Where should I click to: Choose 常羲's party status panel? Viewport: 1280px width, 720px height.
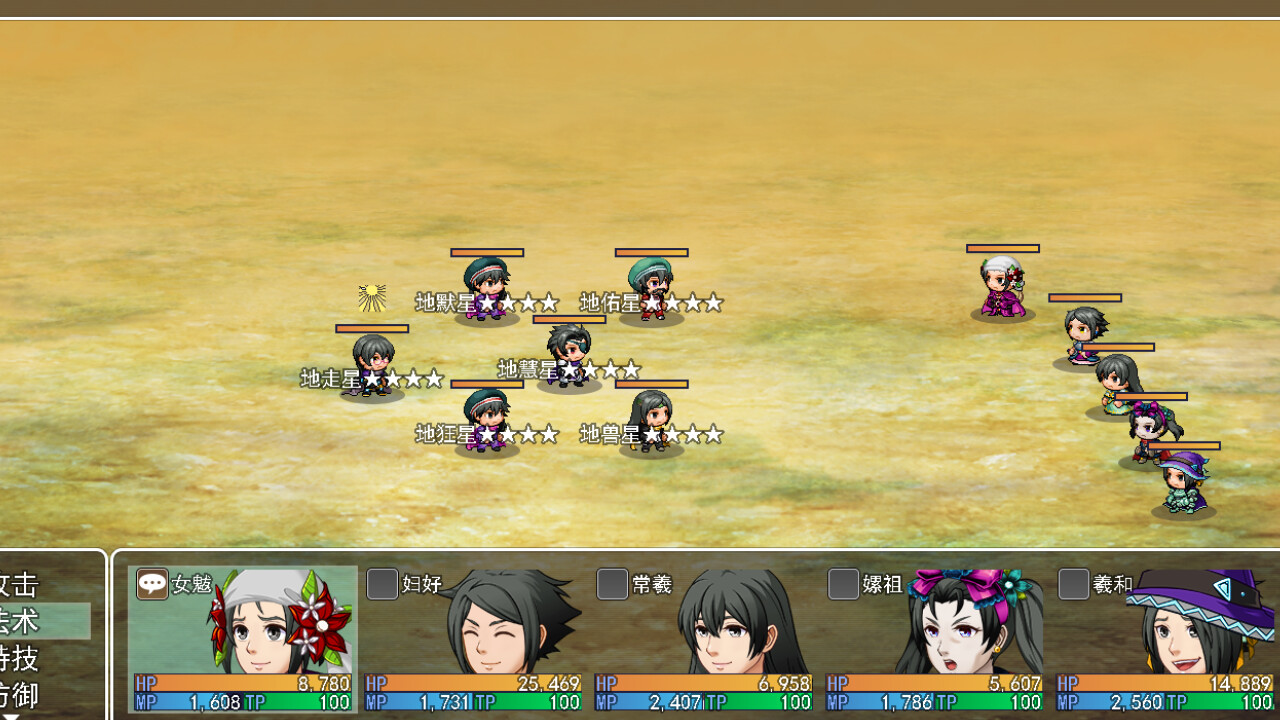(703, 639)
